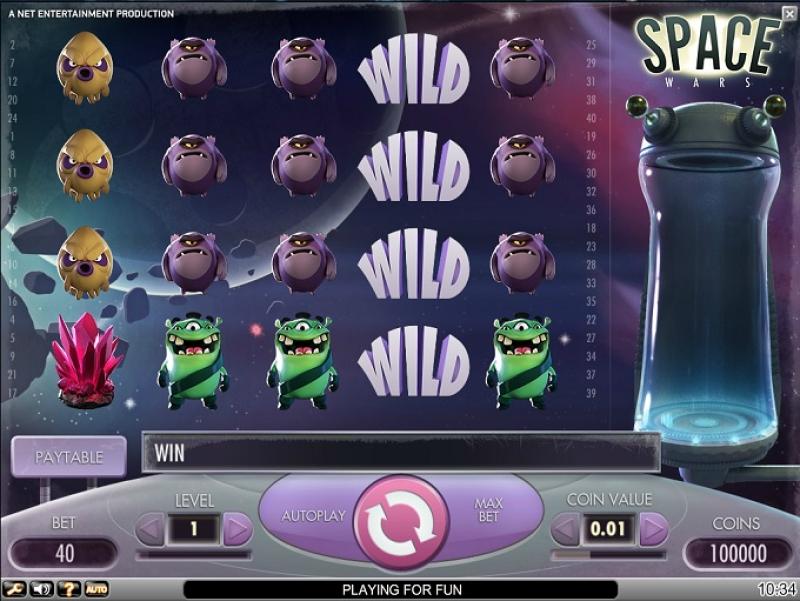Close the game with the X button
The width and height of the screenshot is (800, 601).
(x=790, y=11)
